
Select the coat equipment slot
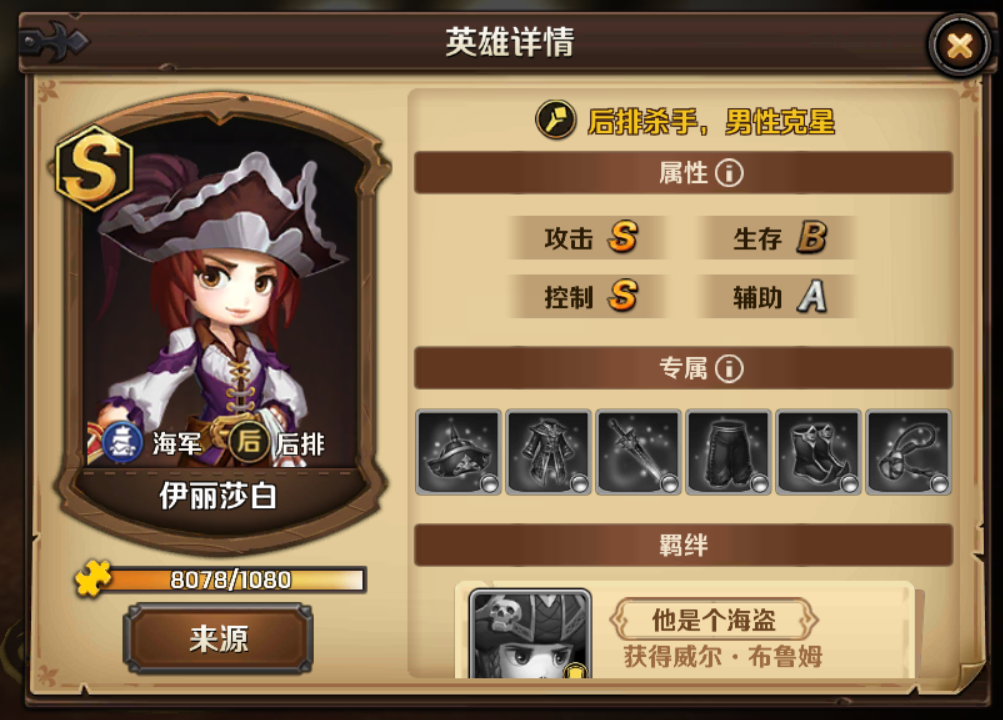548,452
